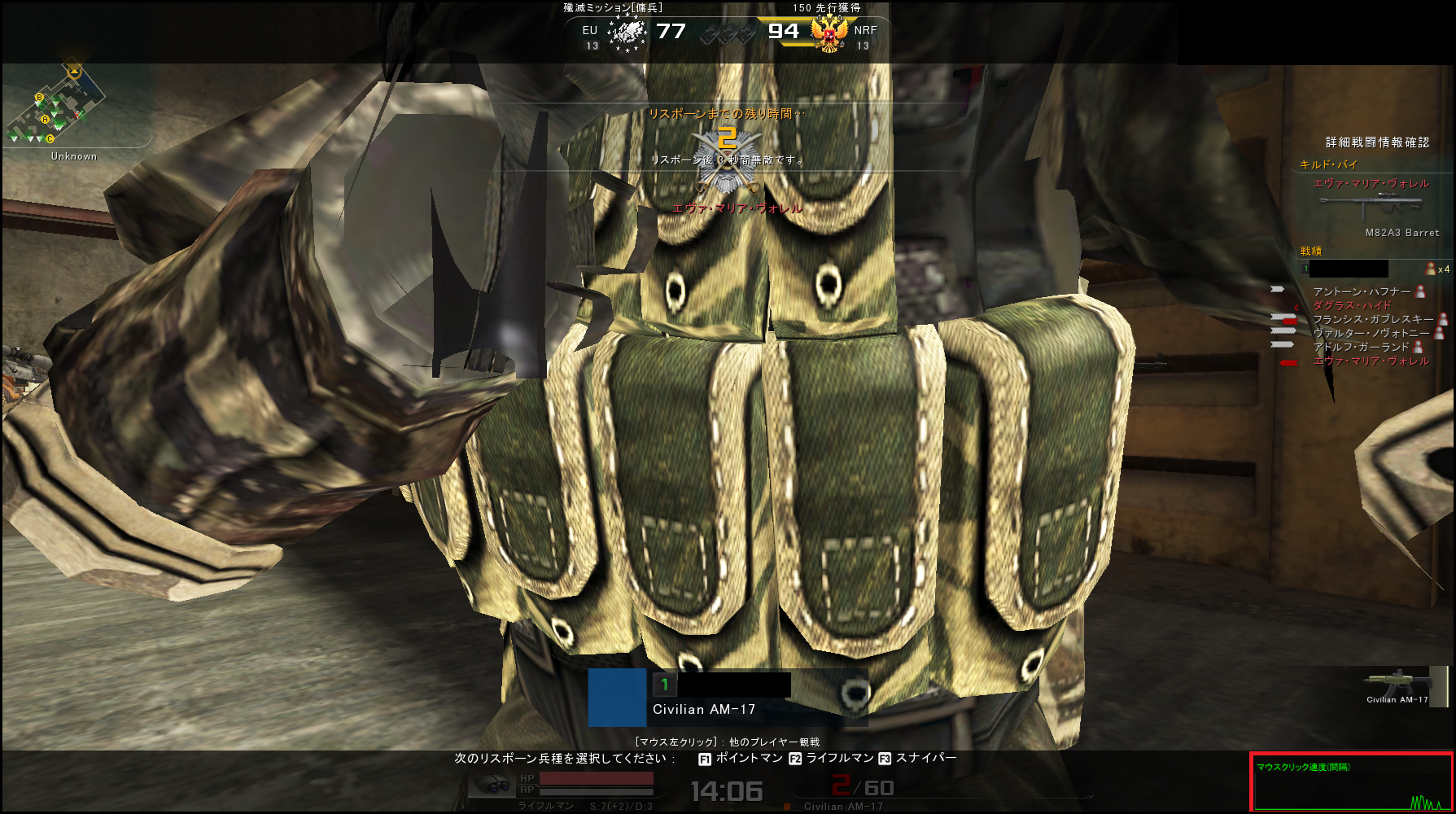Select アドルフ・ガーランド in the record list
The height and width of the screenshot is (814, 1456).
pos(1361,347)
